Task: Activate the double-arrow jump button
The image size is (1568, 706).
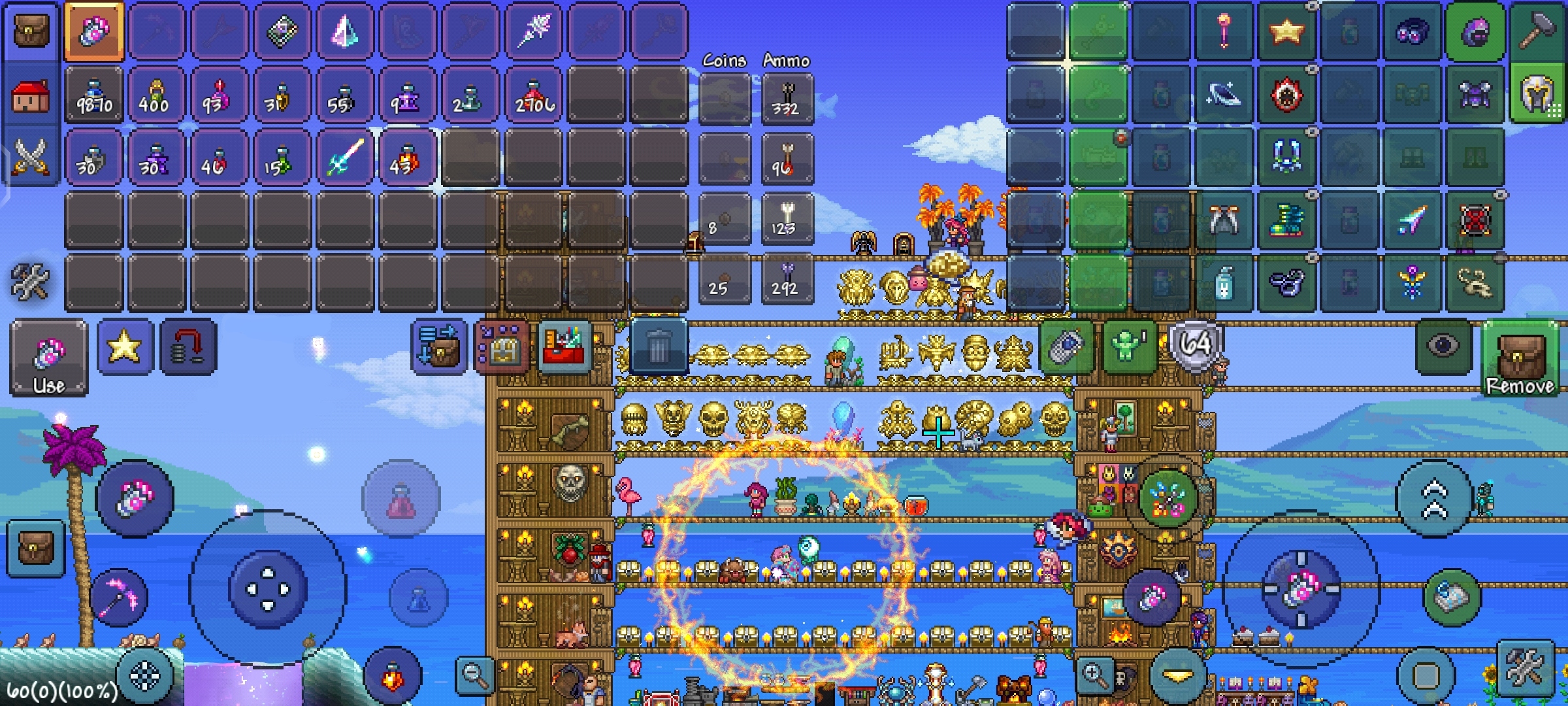Action: (1434, 499)
